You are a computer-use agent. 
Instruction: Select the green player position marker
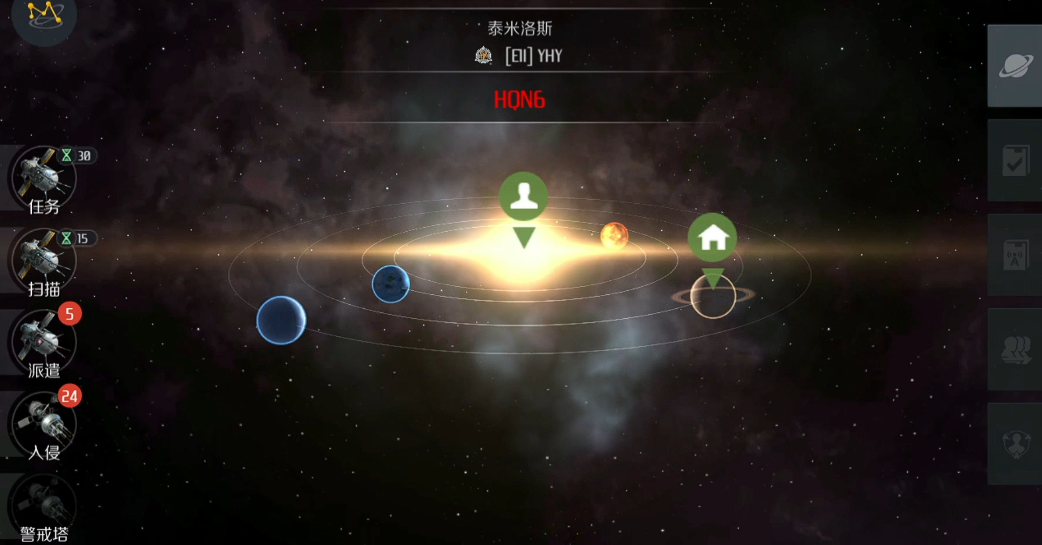[x=524, y=197]
